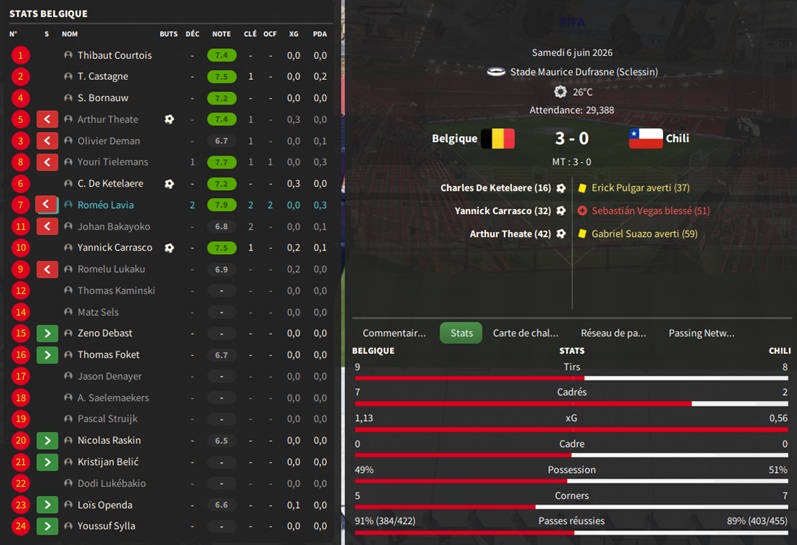Show the Réseau de passes tab
Image resolution: width=797 pixels, height=545 pixels.
tap(613, 333)
